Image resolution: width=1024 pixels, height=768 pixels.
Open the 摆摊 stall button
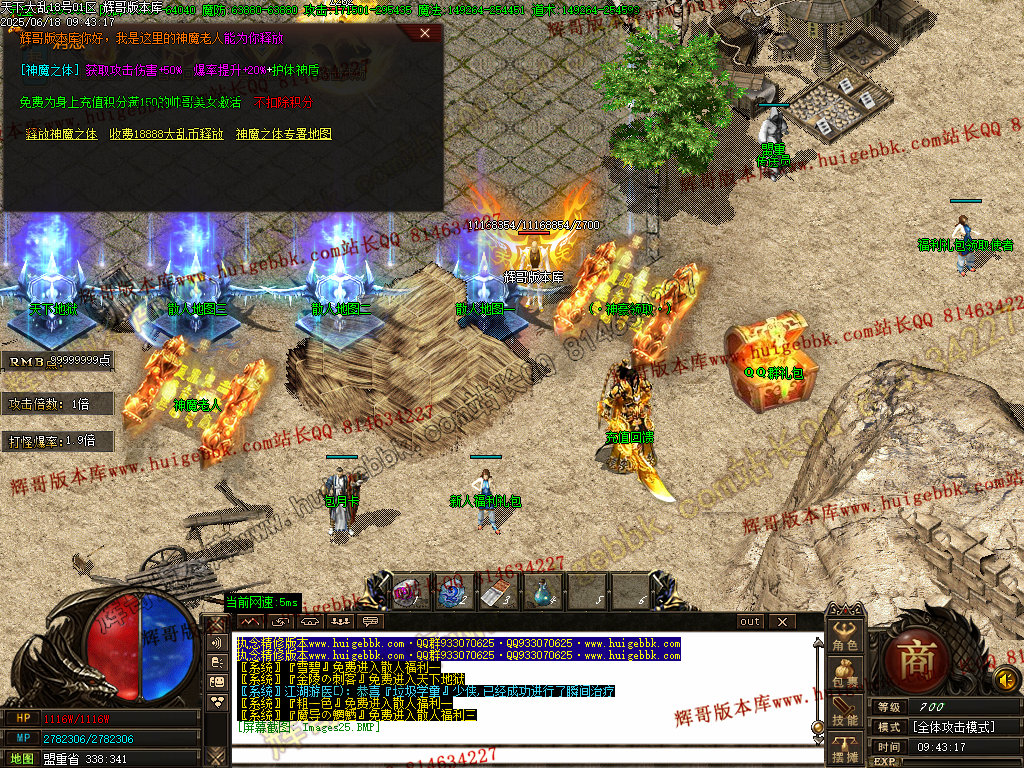pos(845,749)
